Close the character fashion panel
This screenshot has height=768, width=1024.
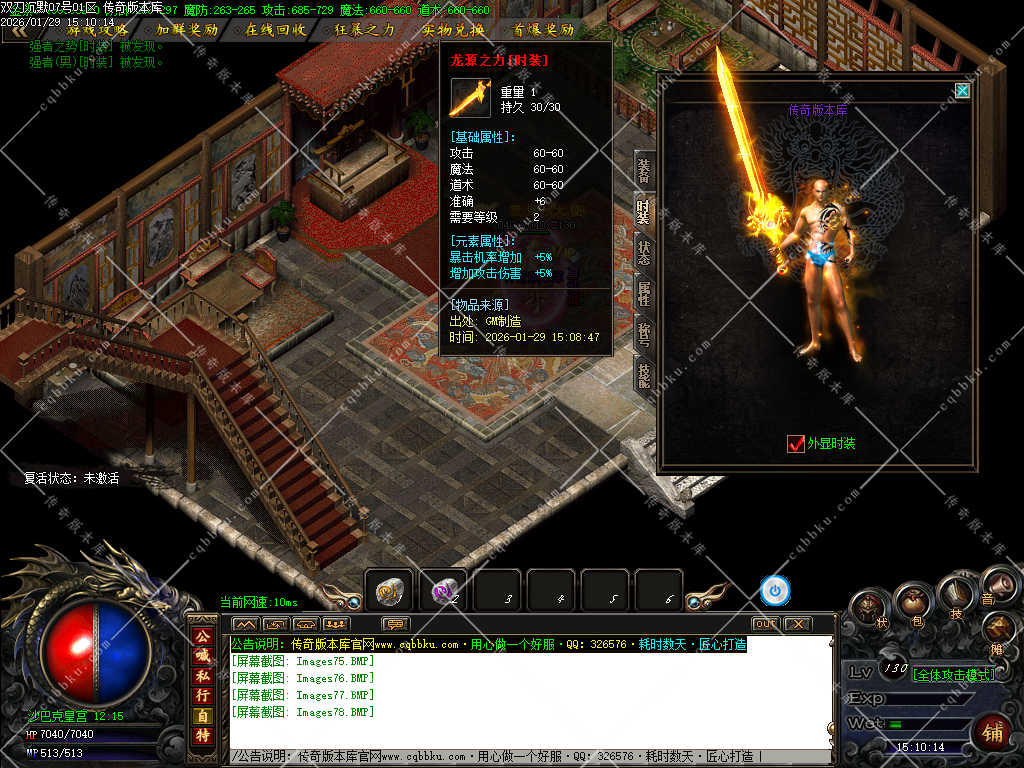point(962,91)
